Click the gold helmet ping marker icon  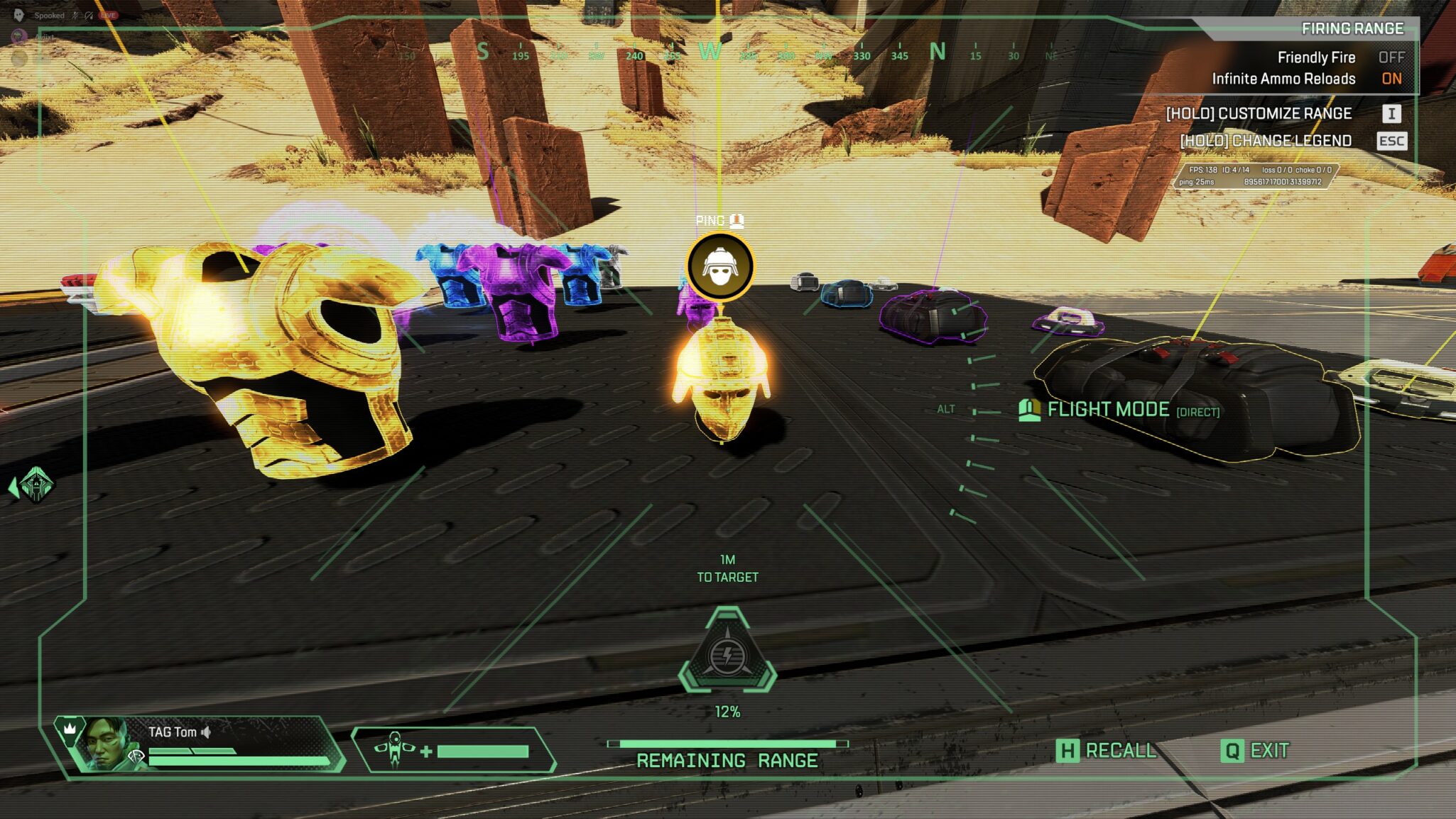click(x=720, y=266)
